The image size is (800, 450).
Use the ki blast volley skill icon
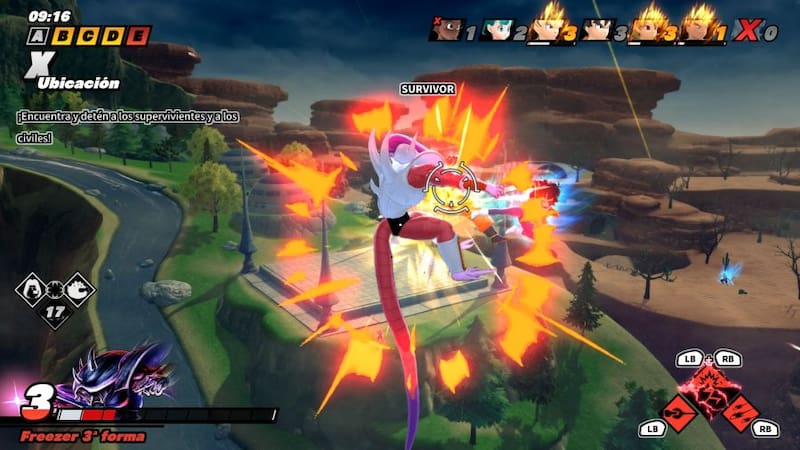pyautogui.click(x=742, y=411)
